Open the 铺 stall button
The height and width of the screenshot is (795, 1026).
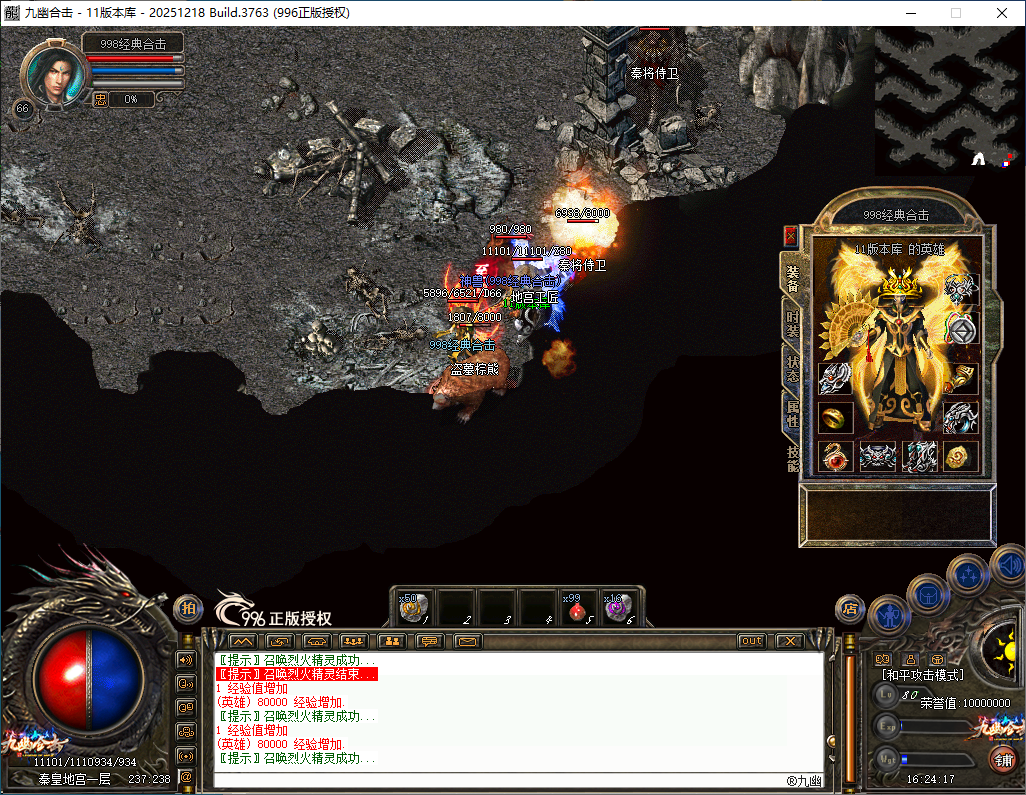point(1002,759)
